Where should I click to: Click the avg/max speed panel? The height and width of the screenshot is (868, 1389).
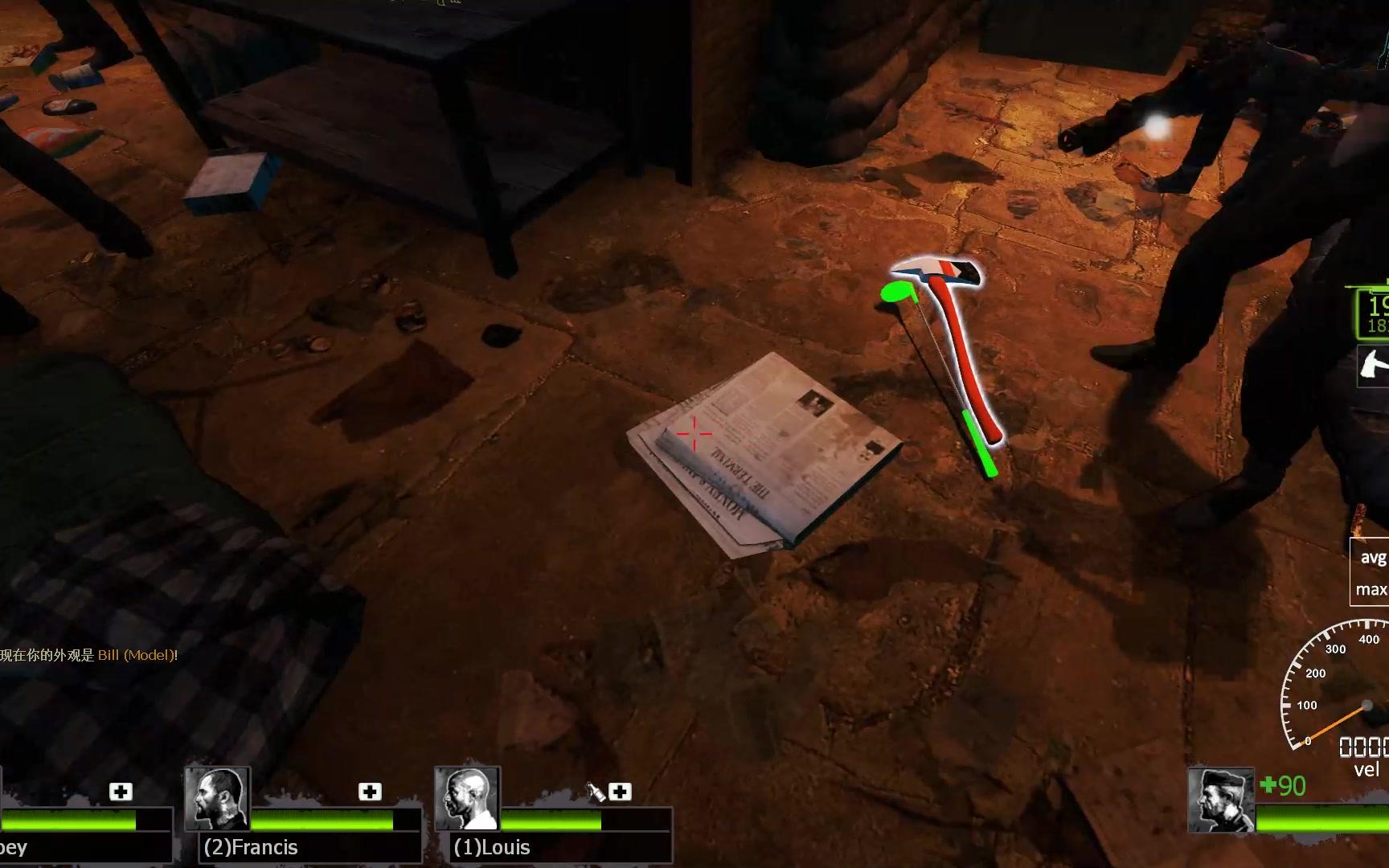coord(1370,571)
